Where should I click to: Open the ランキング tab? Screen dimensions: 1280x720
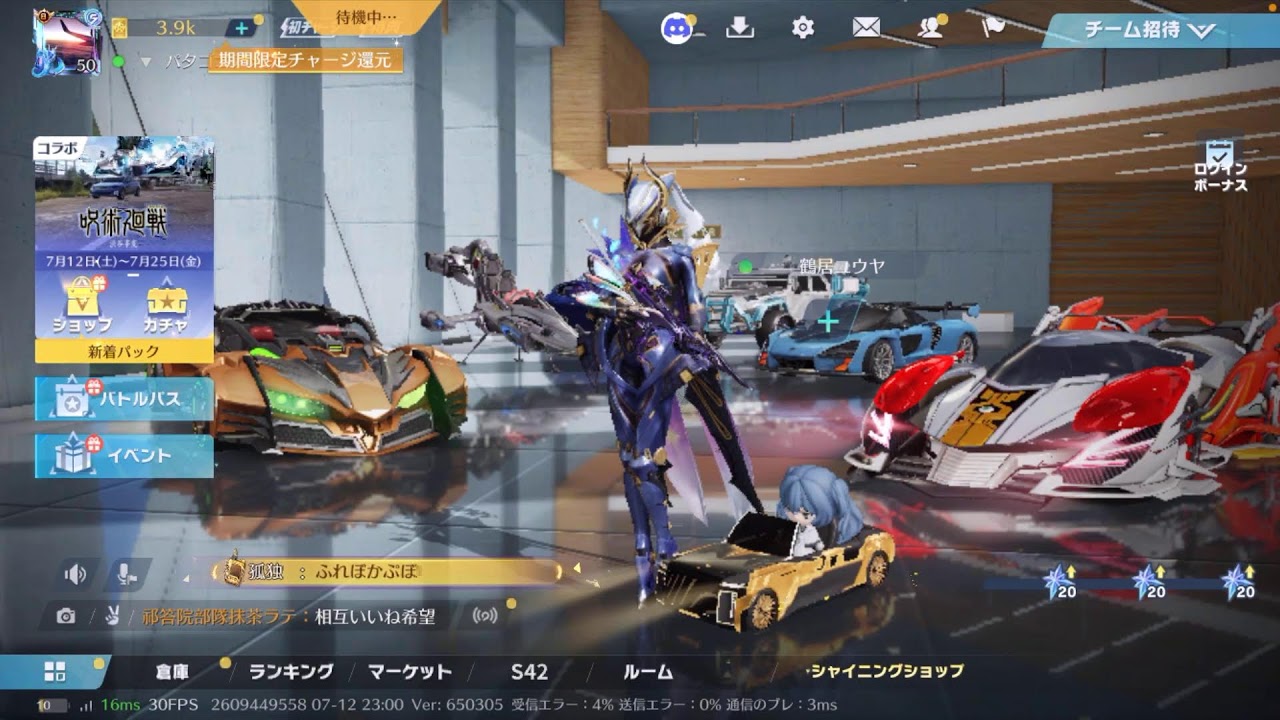click(x=291, y=672)
